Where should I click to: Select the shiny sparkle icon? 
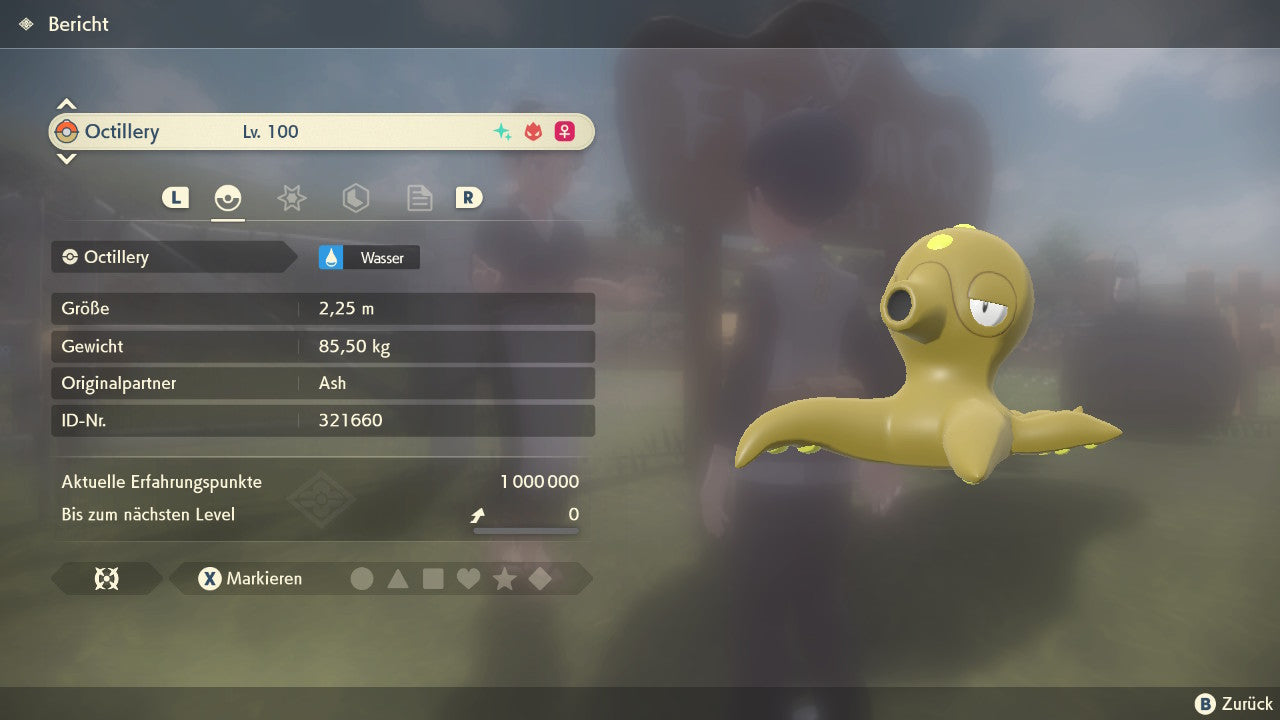point(502,132)
